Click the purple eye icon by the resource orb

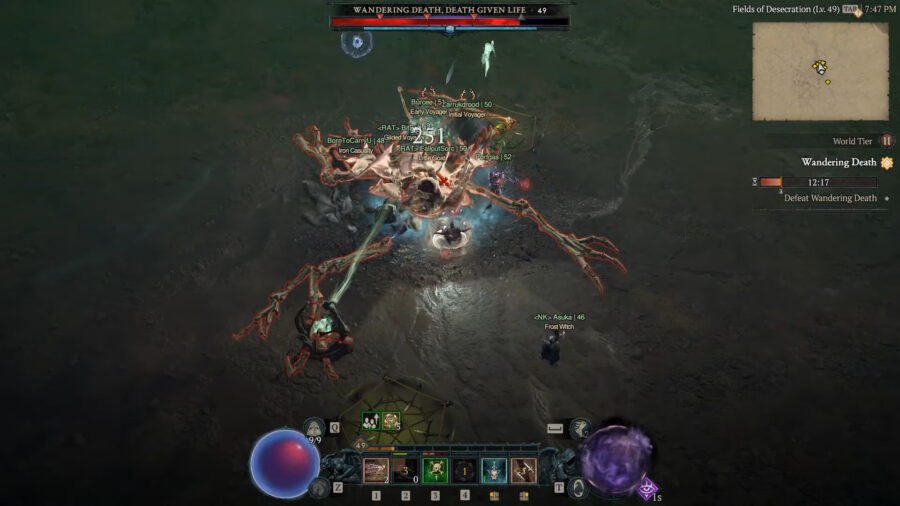[x=649, y=488]
